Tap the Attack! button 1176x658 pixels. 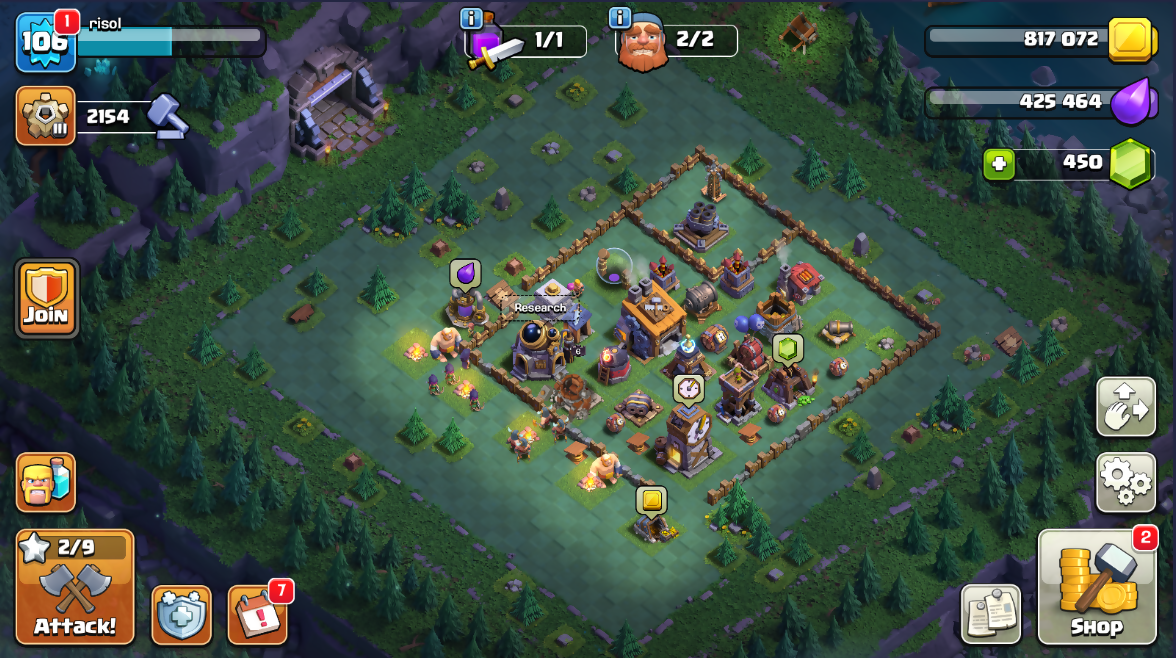(x=75, y=587)
